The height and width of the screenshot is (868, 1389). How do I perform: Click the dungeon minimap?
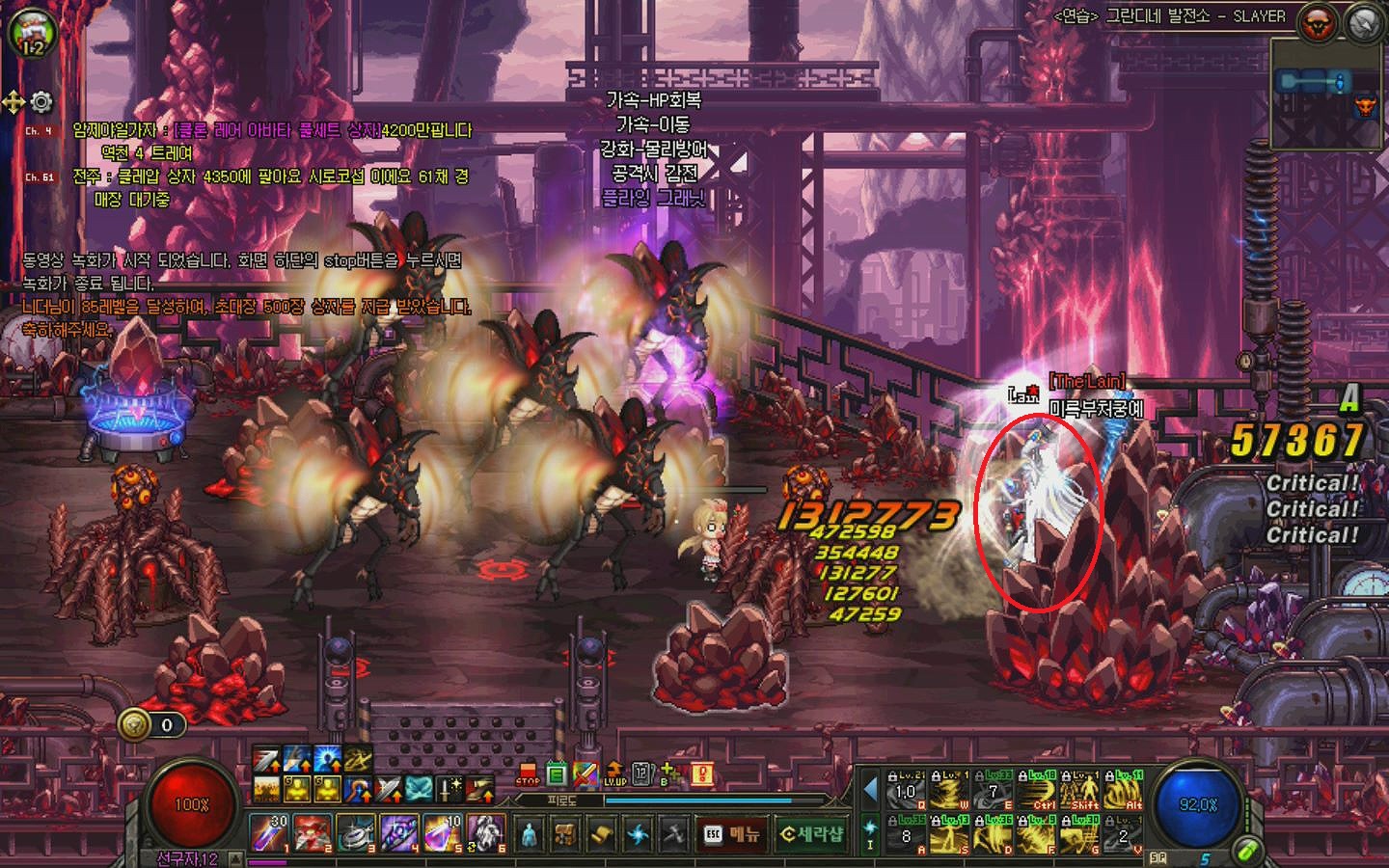[x=1327, y=94]
